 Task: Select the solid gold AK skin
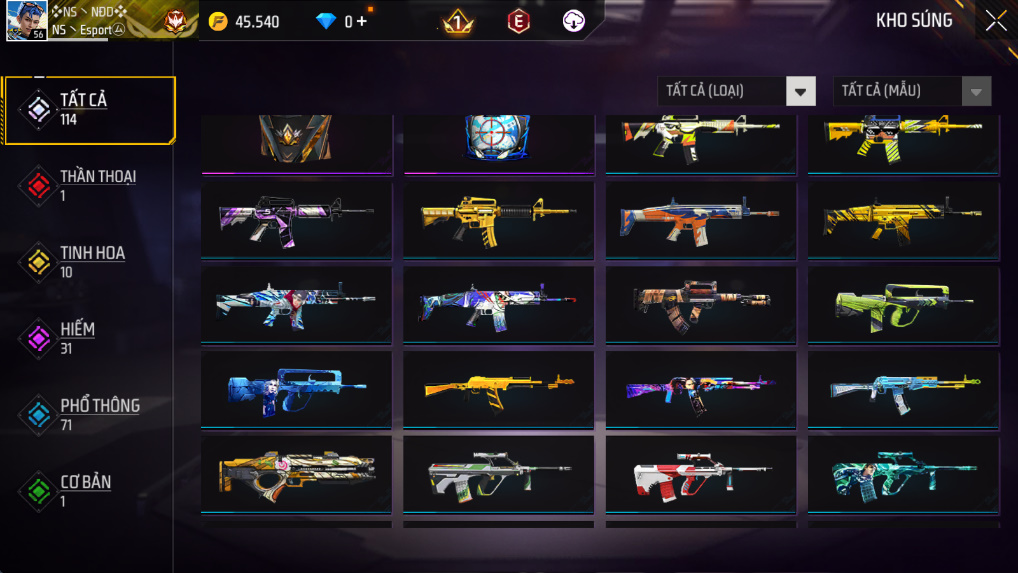(498, 388)
